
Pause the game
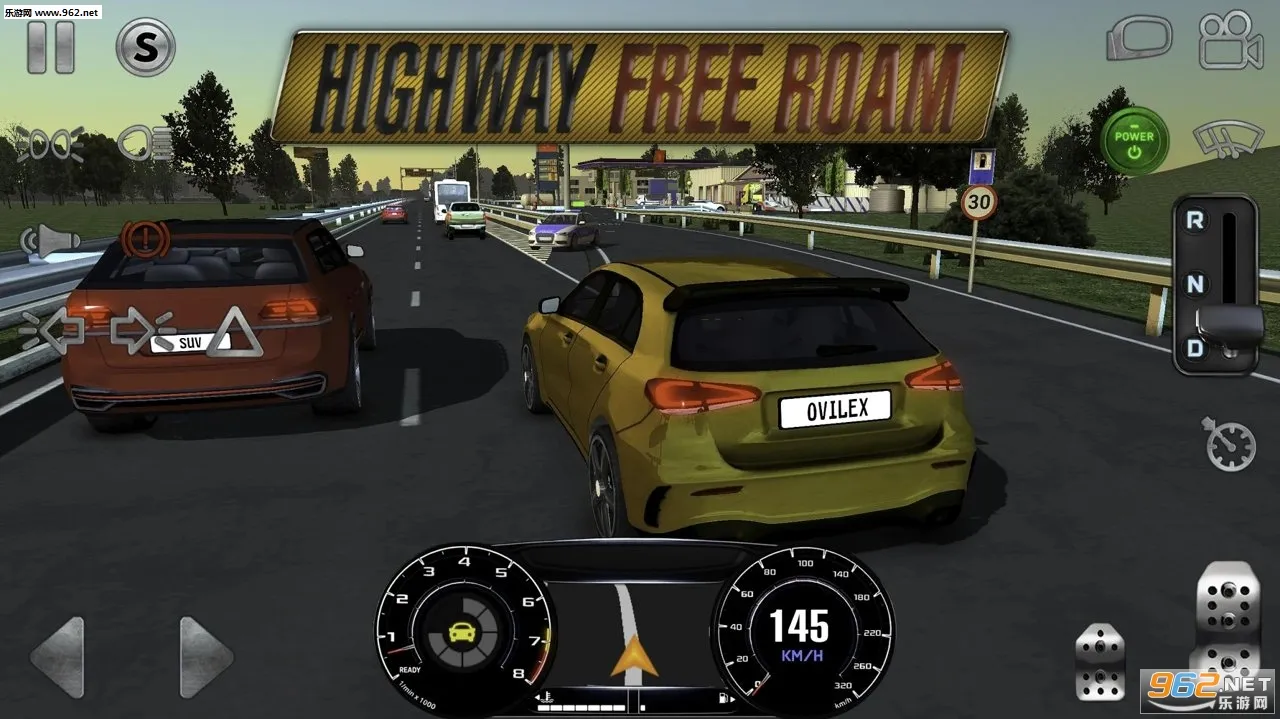tap(50, 46)
